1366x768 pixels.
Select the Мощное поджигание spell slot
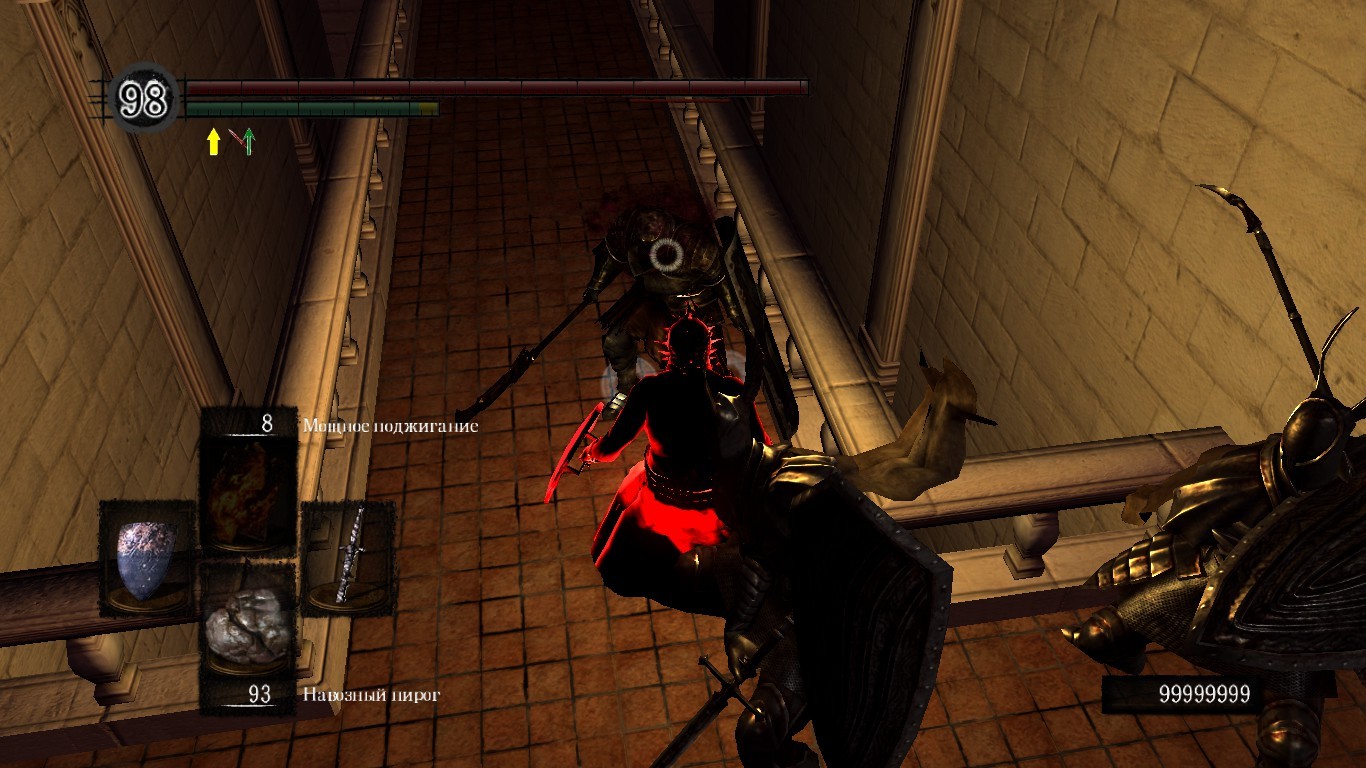click(x=249, y=478)
